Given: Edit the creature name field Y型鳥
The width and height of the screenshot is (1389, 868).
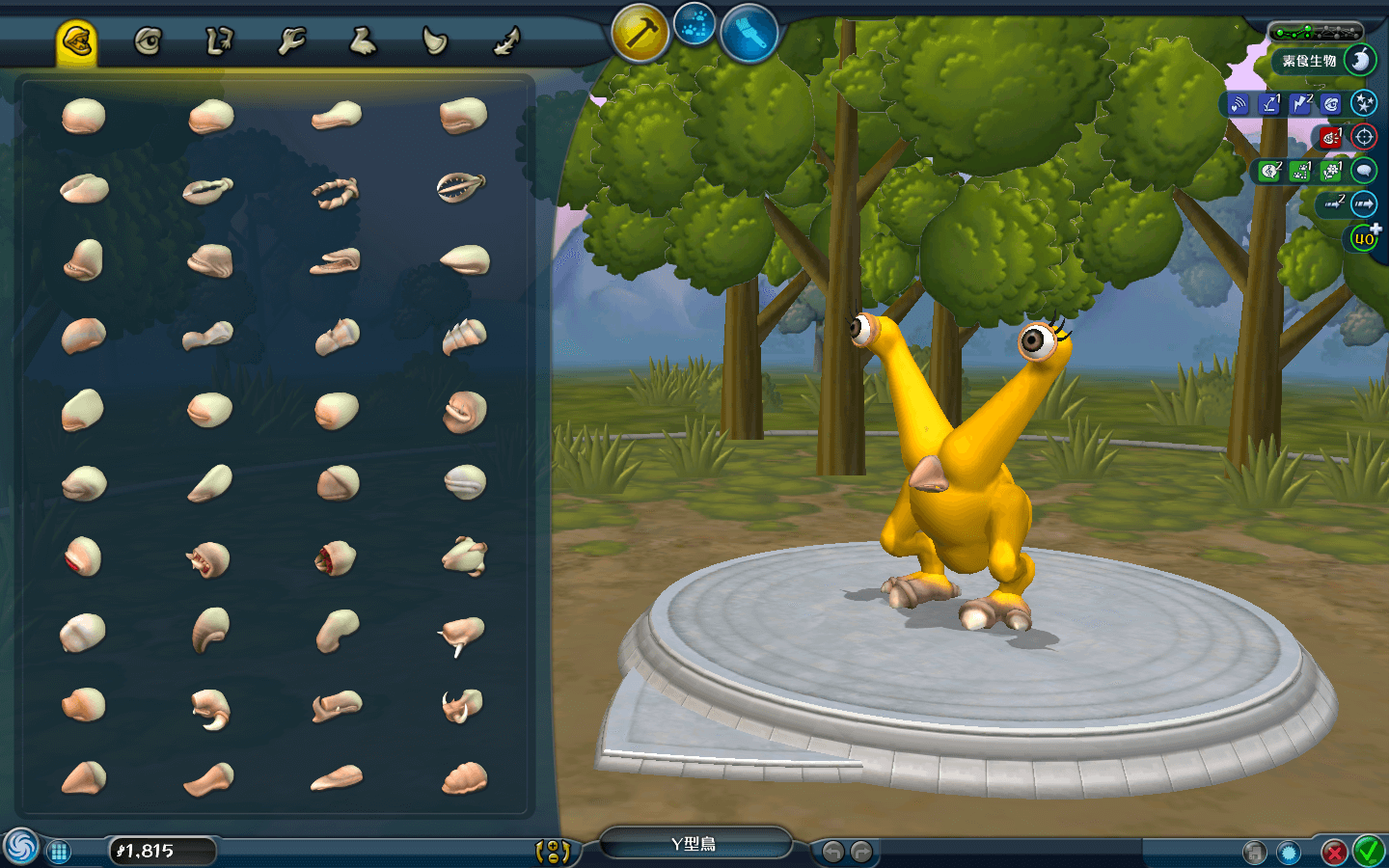Looking at the screenshot, I should 694,845.
